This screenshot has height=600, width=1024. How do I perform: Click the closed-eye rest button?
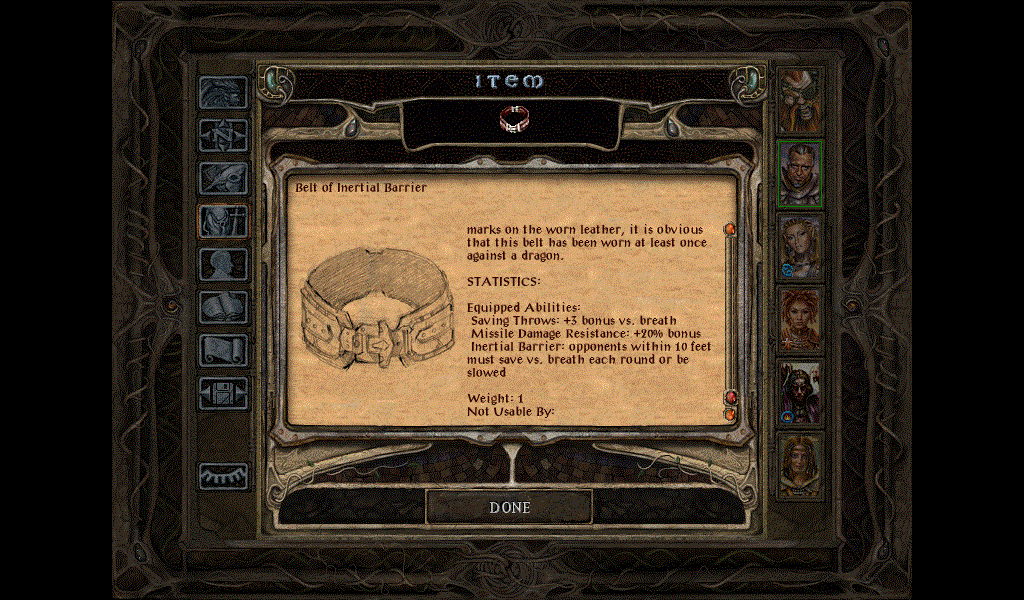click(x=222, y=476)
